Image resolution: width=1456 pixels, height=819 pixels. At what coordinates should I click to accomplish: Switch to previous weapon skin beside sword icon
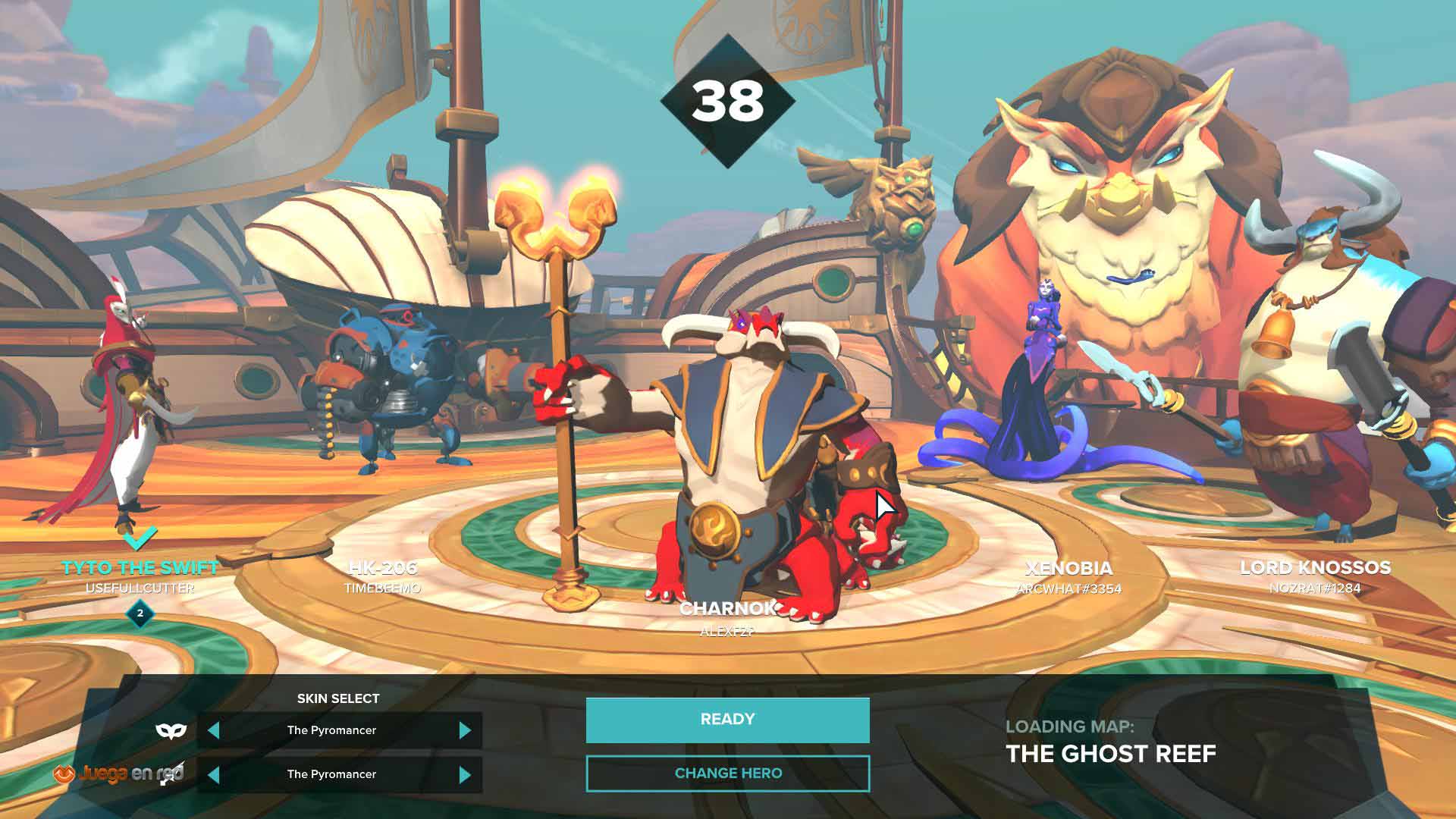[214, 774]
